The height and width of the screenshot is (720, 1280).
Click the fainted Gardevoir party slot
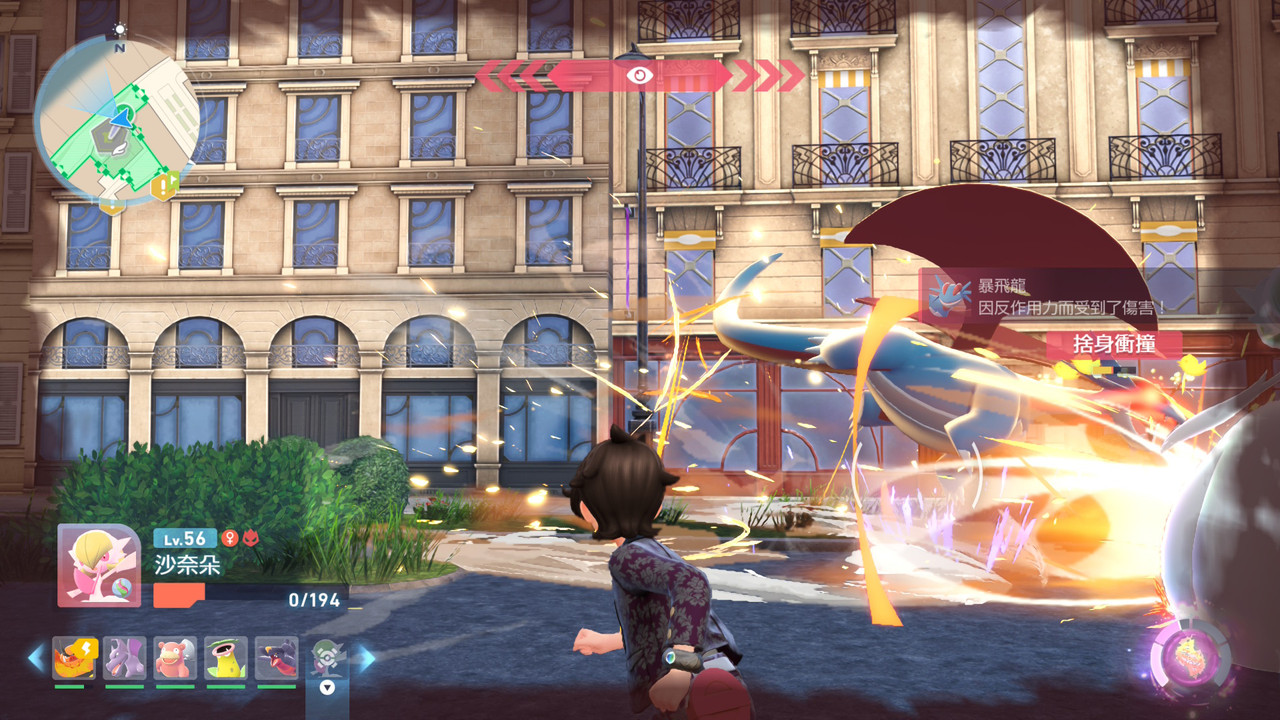point(326,656)
